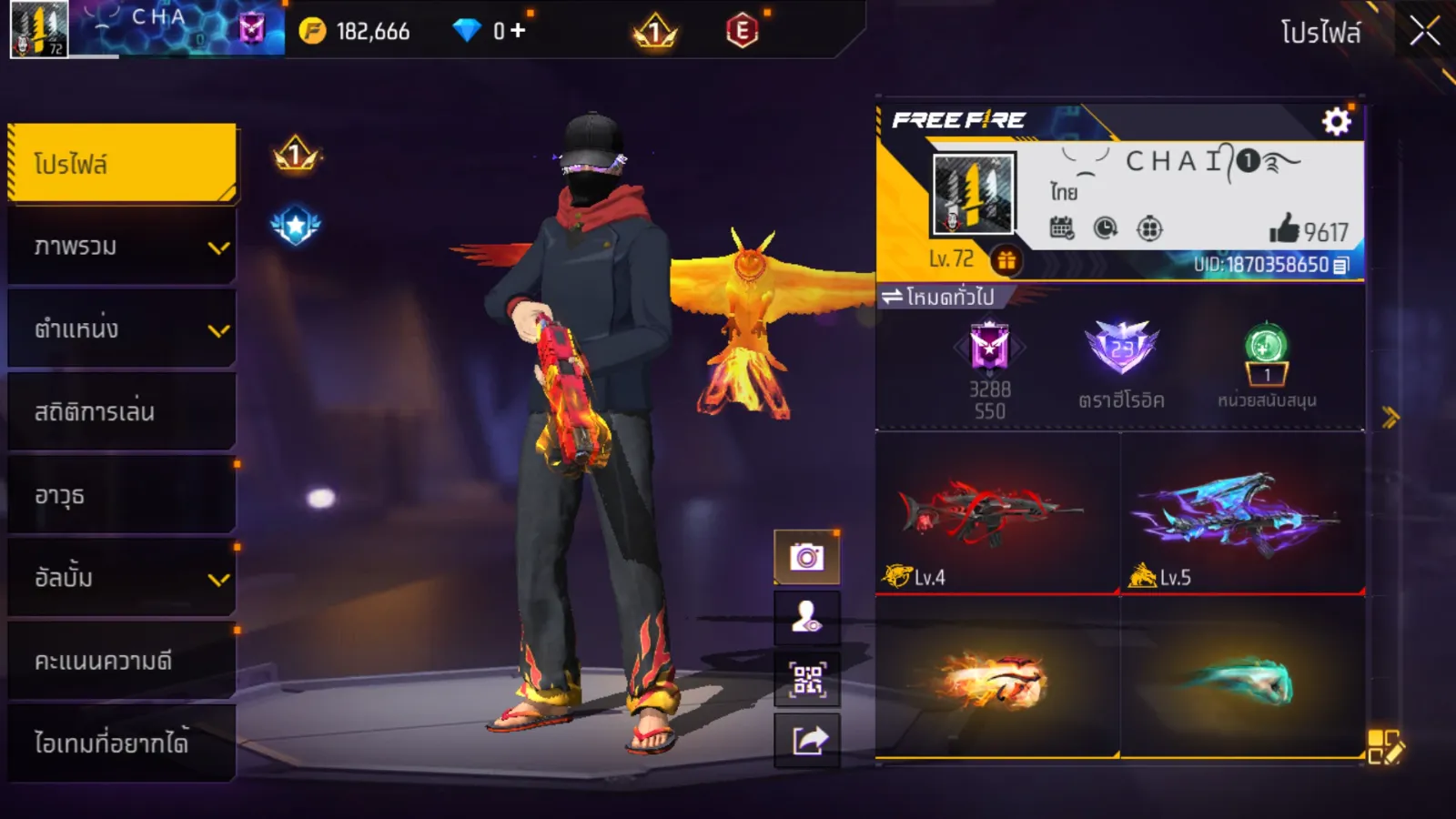Open the ไอเทมที่อยากได้ tab
Viewport: 1456px width, 819px height.
pos(122,743)
